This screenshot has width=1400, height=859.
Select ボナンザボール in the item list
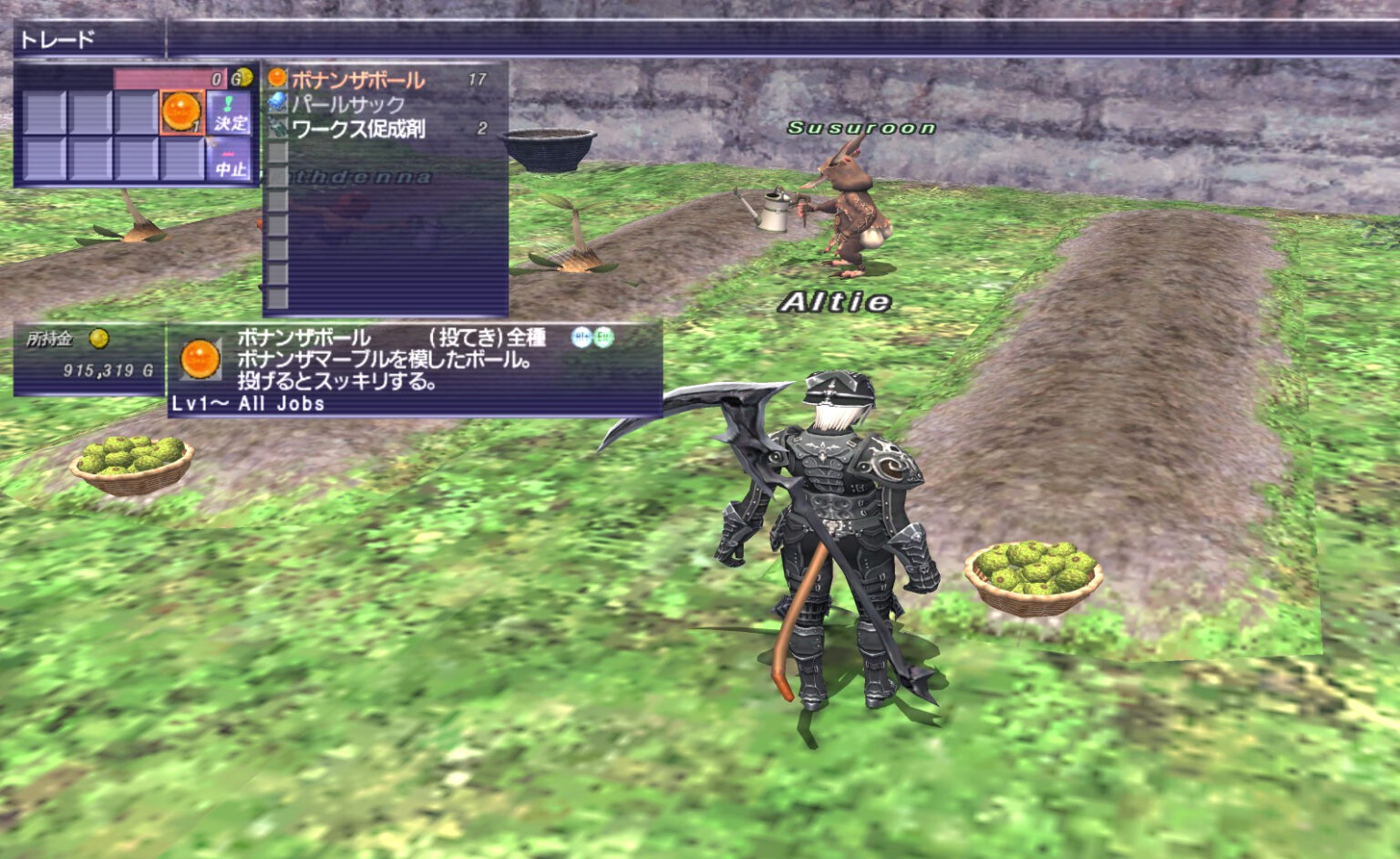coord(357,80)
